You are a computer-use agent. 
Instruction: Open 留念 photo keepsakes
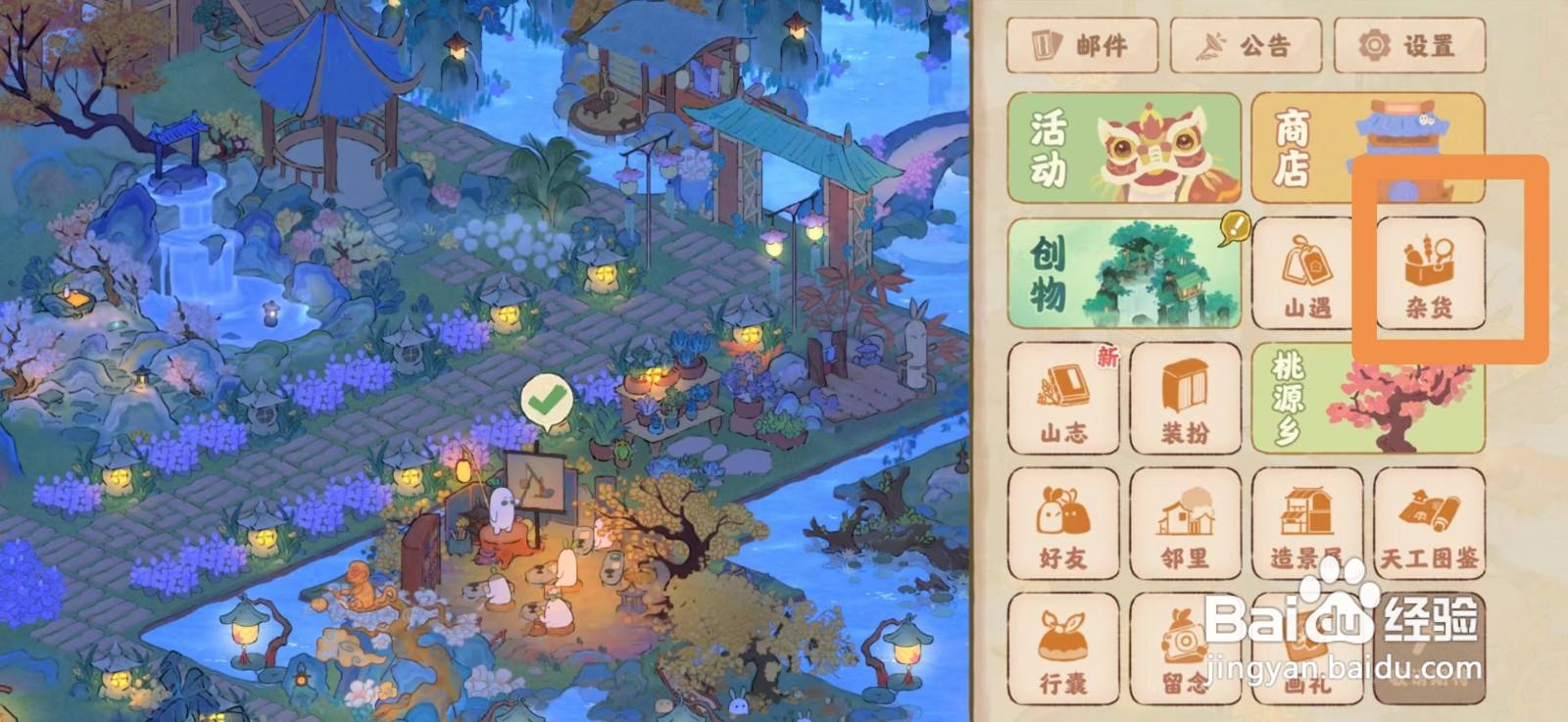click(x=1185, y=649)
